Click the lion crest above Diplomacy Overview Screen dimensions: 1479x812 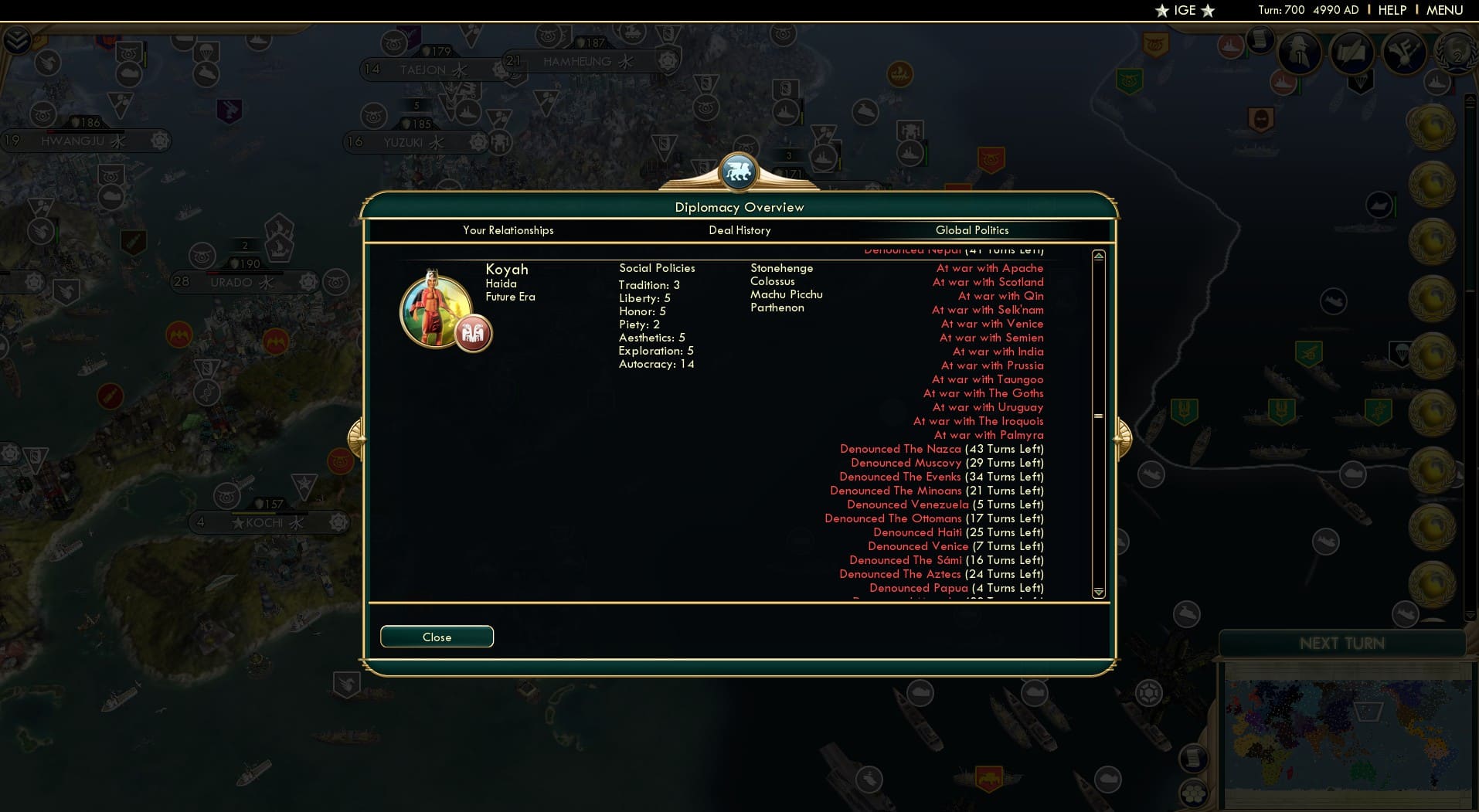click(x=739, y=172)
